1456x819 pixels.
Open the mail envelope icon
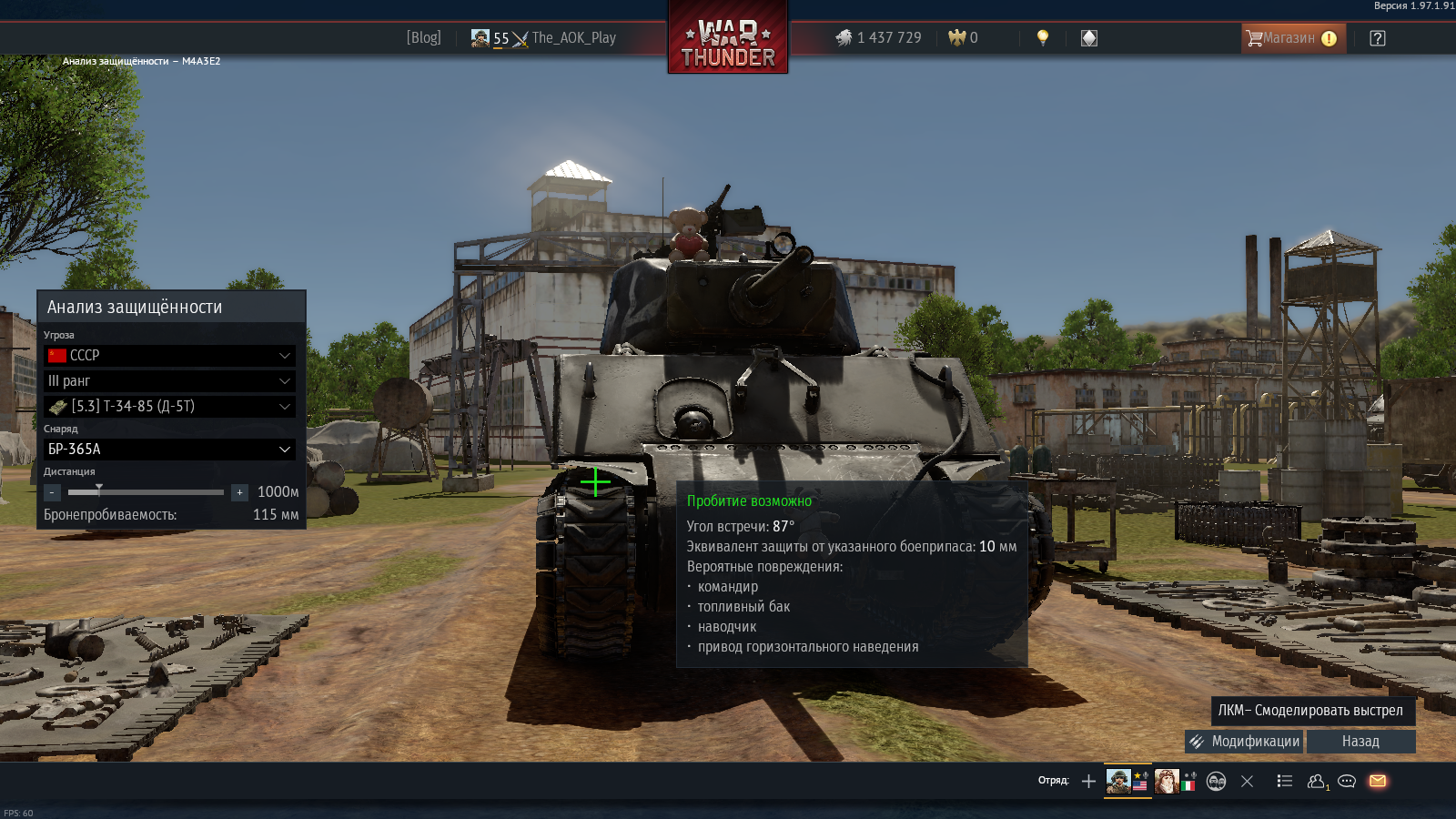pyautogui.click(x=1378, y=781)
